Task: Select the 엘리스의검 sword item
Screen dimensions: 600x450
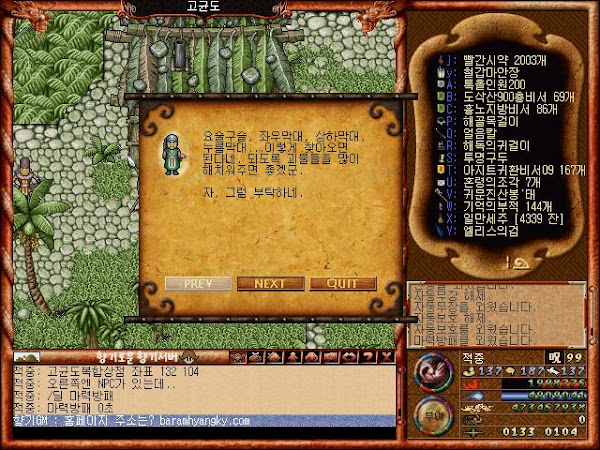Action: tap(487, 227)
